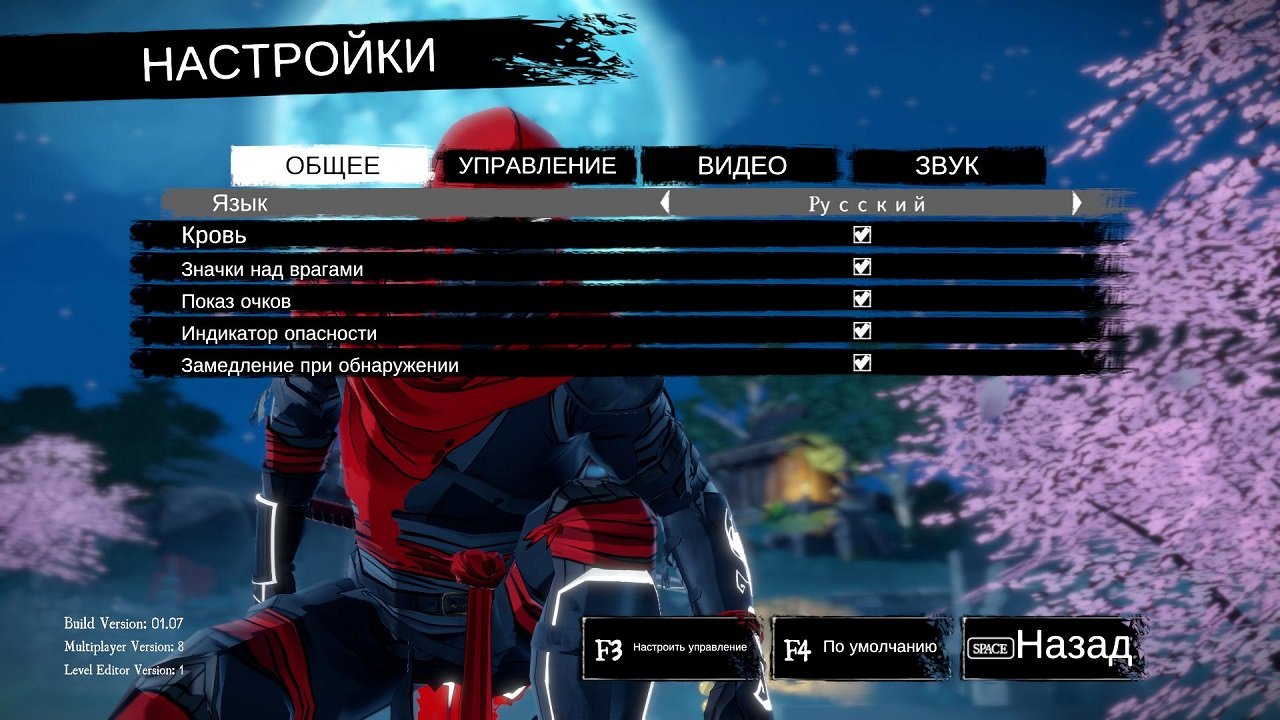This screenshot has height=720, width=1280.
Task: Click the right arrow next to Русский
Action: 1078,203
